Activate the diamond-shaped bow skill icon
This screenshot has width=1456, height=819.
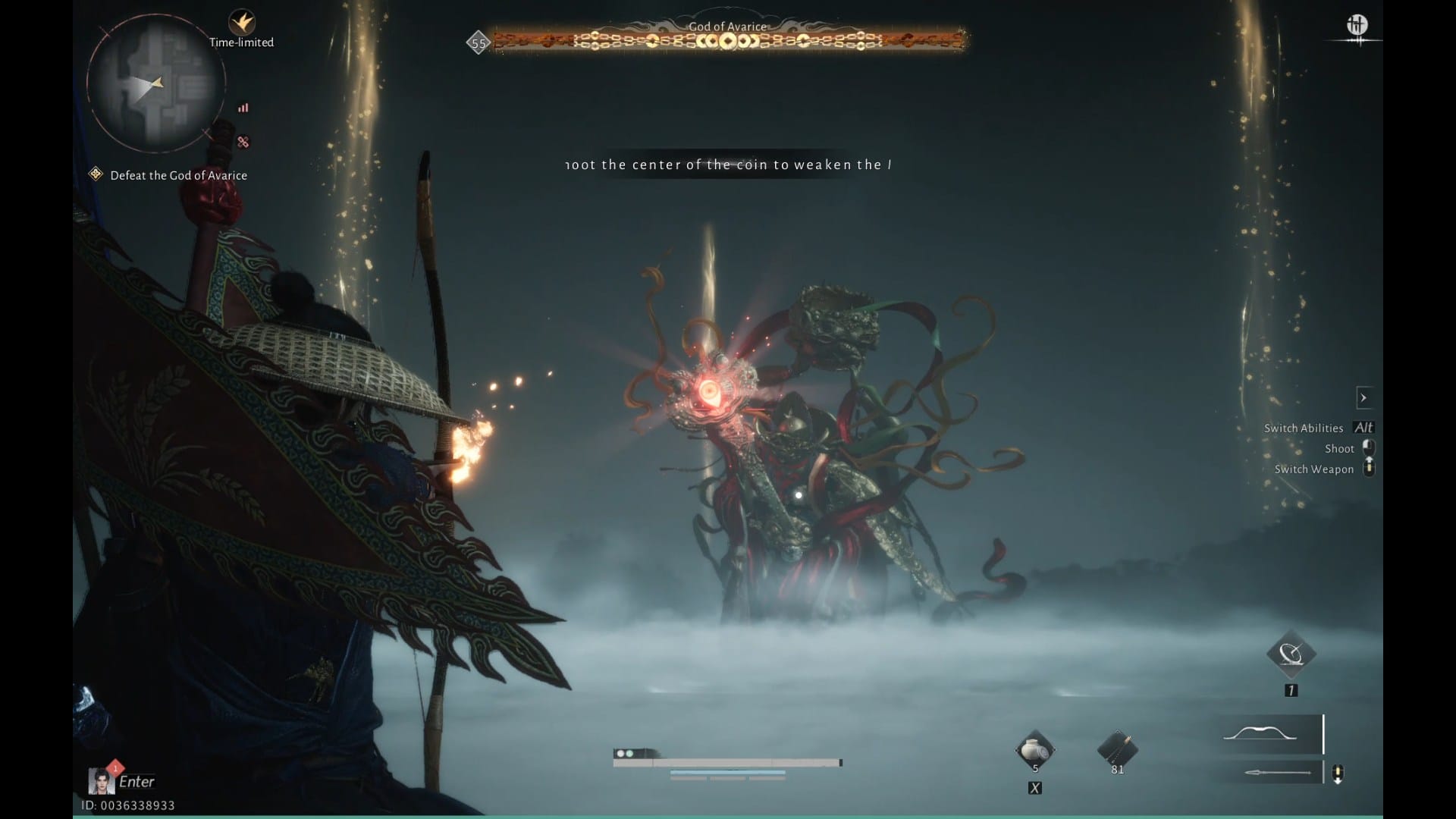(1291, 654)
